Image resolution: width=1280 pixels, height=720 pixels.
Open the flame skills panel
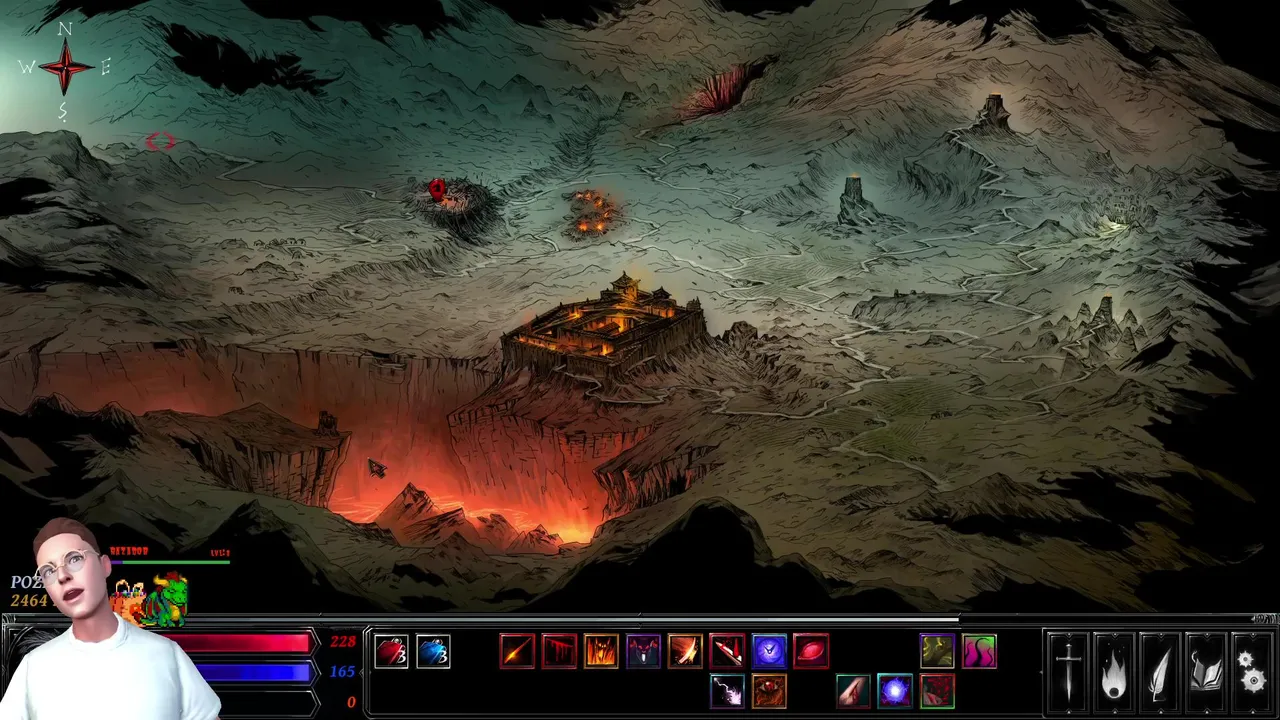(1114, 672)
